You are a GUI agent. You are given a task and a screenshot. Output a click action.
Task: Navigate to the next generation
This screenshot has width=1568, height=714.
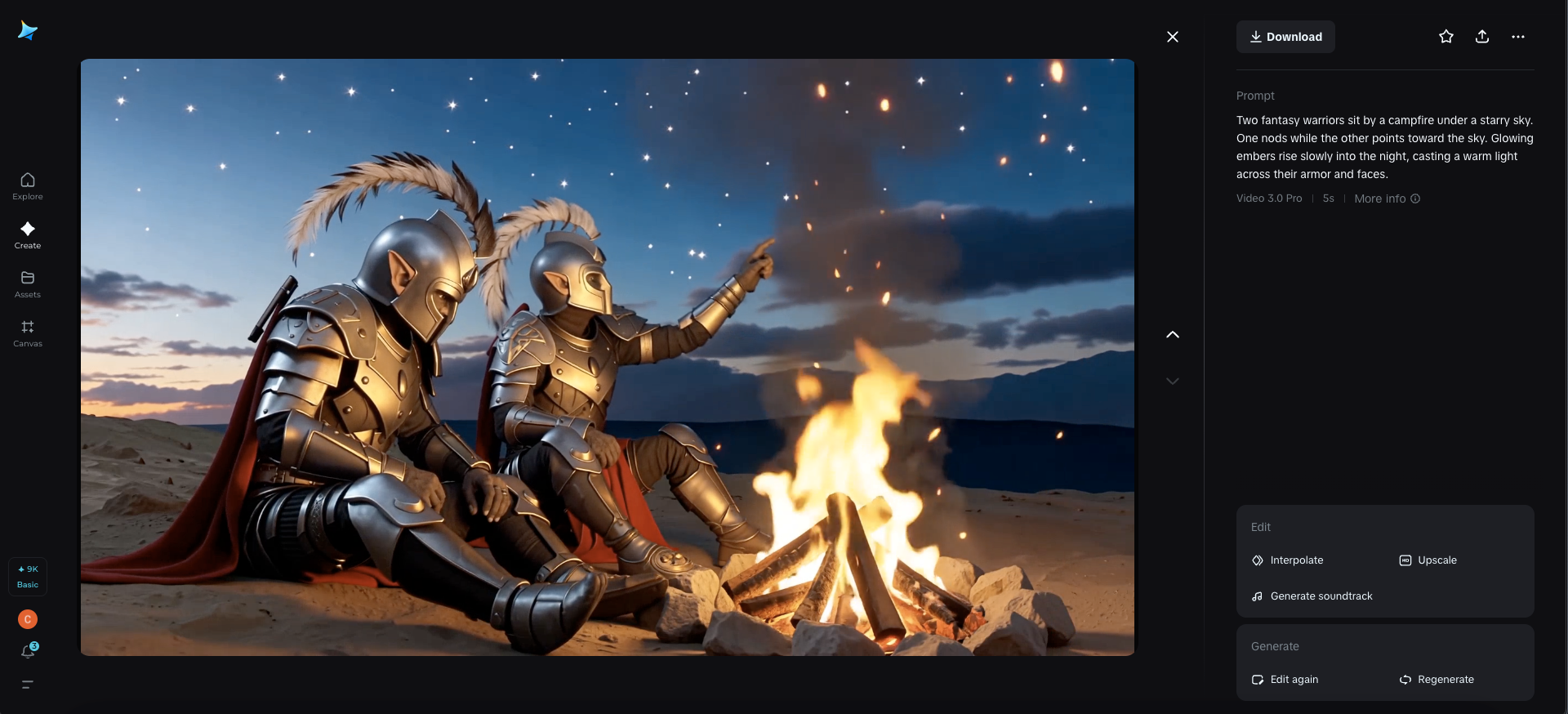(1173, 381)
